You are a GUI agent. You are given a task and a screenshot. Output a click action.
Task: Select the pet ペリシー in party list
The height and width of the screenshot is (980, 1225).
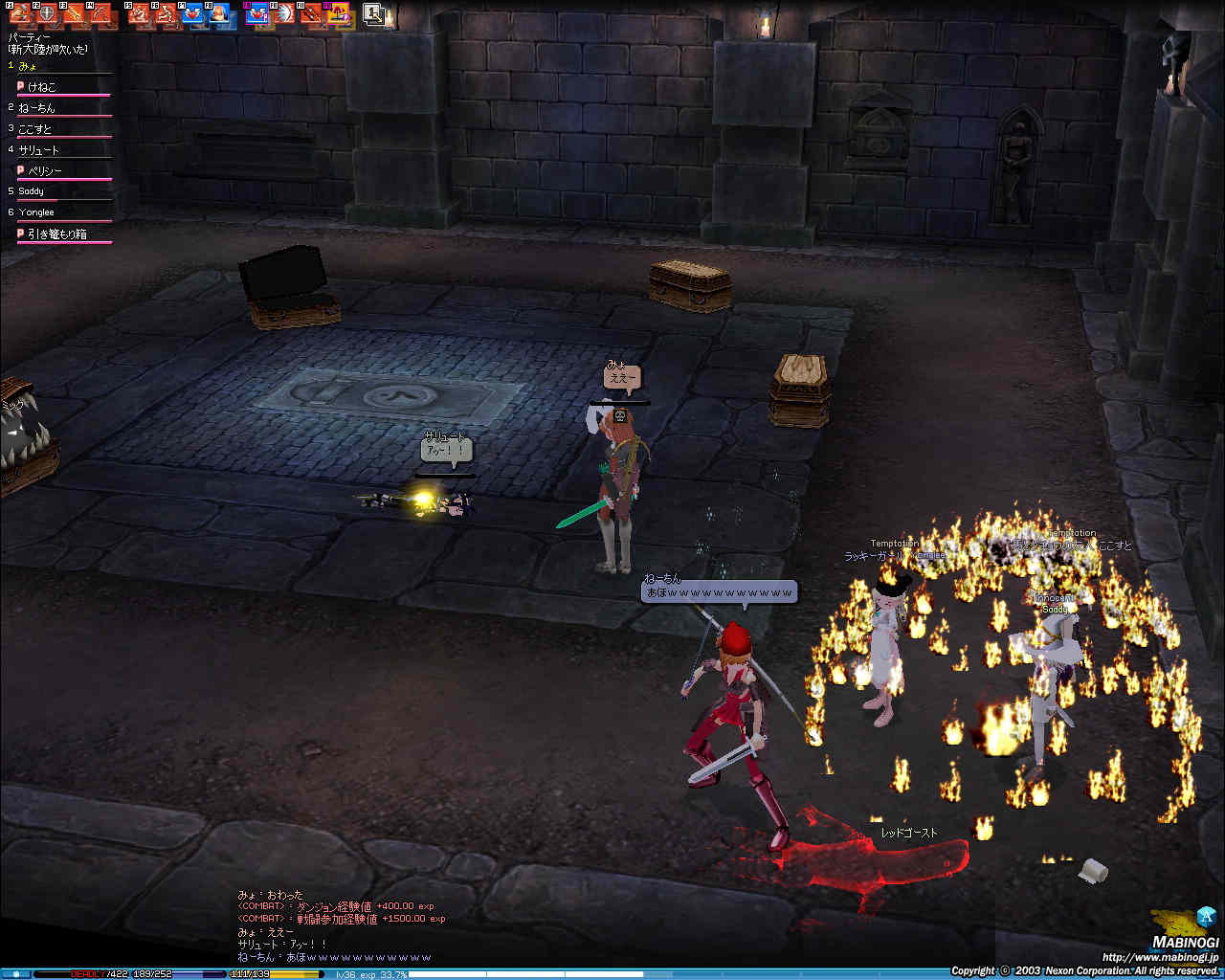point(44,171)
